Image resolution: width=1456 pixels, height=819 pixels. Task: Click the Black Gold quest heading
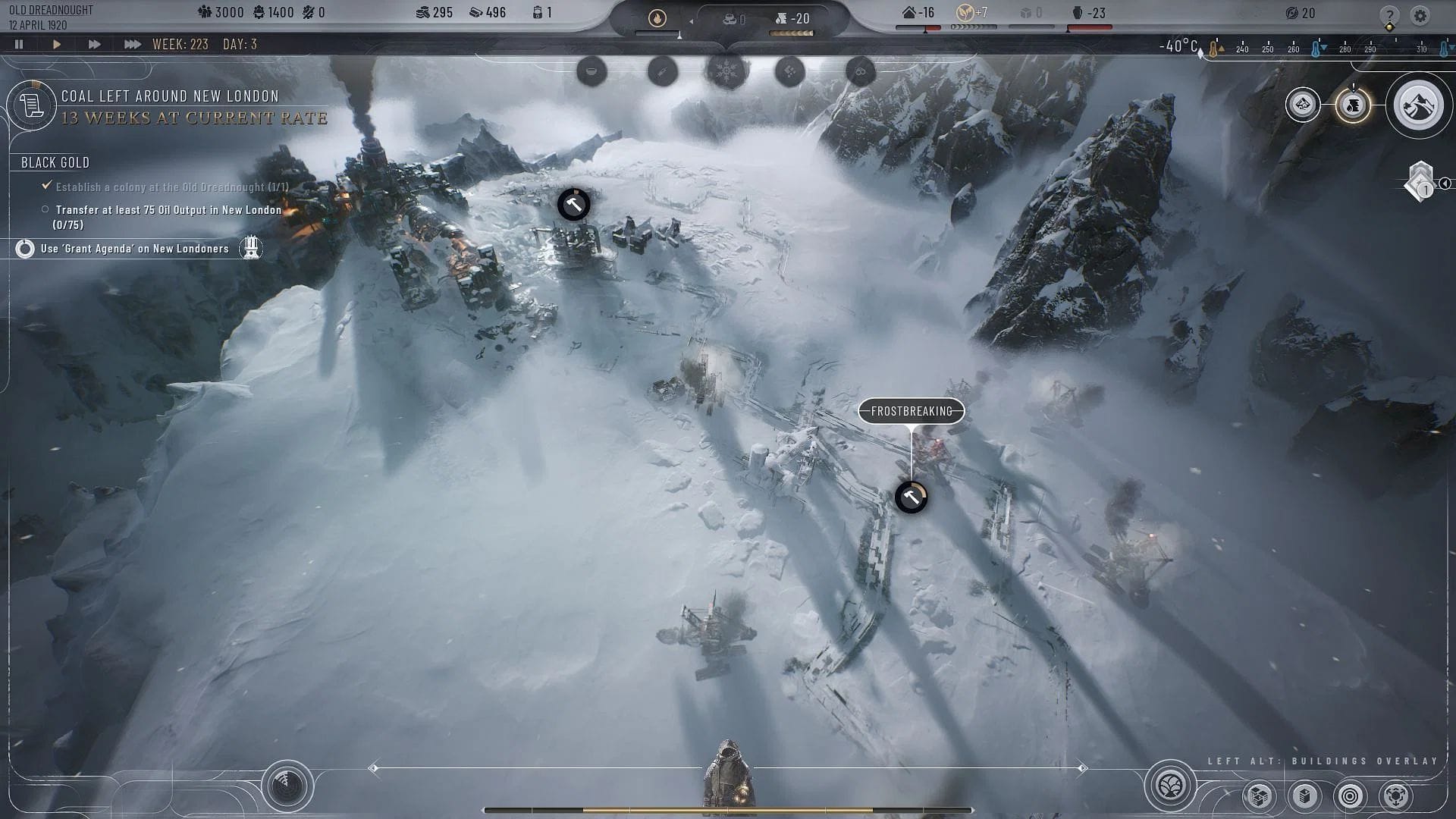[55, 162]
